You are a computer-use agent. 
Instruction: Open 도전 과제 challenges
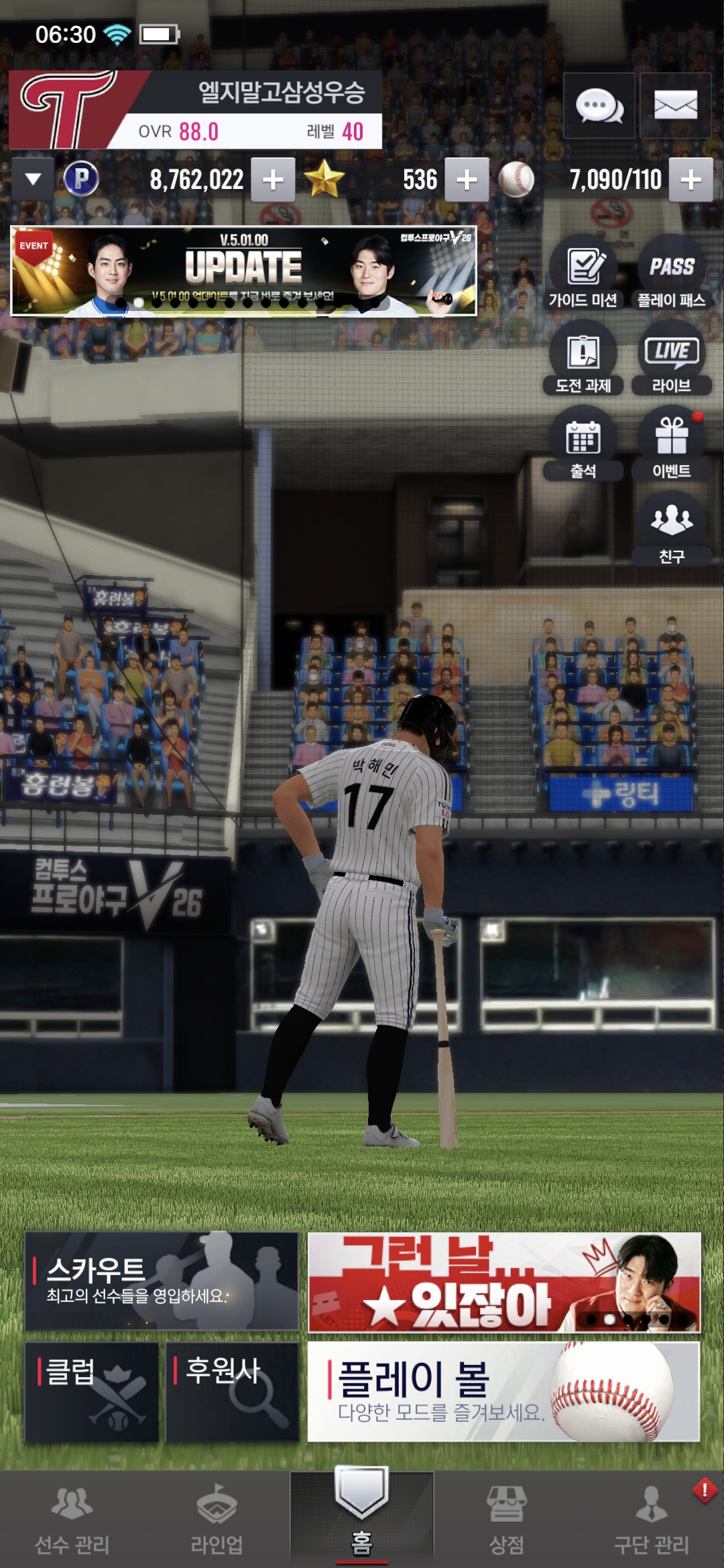[583, 358]
